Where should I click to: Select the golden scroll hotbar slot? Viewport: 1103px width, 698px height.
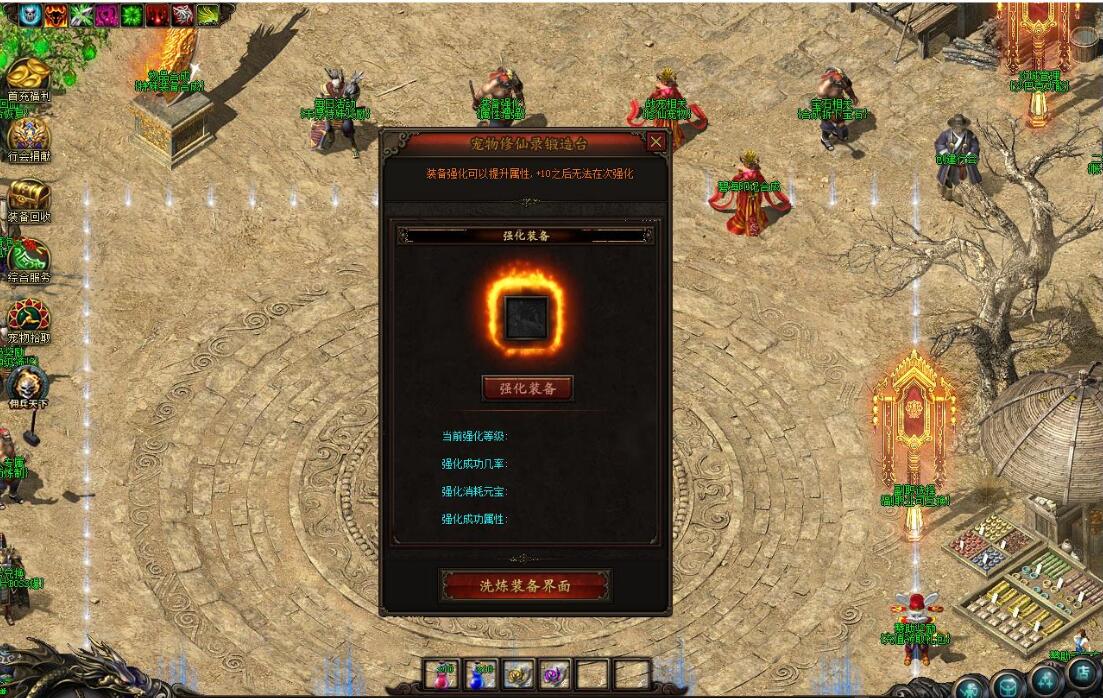(x=518, y=675)
